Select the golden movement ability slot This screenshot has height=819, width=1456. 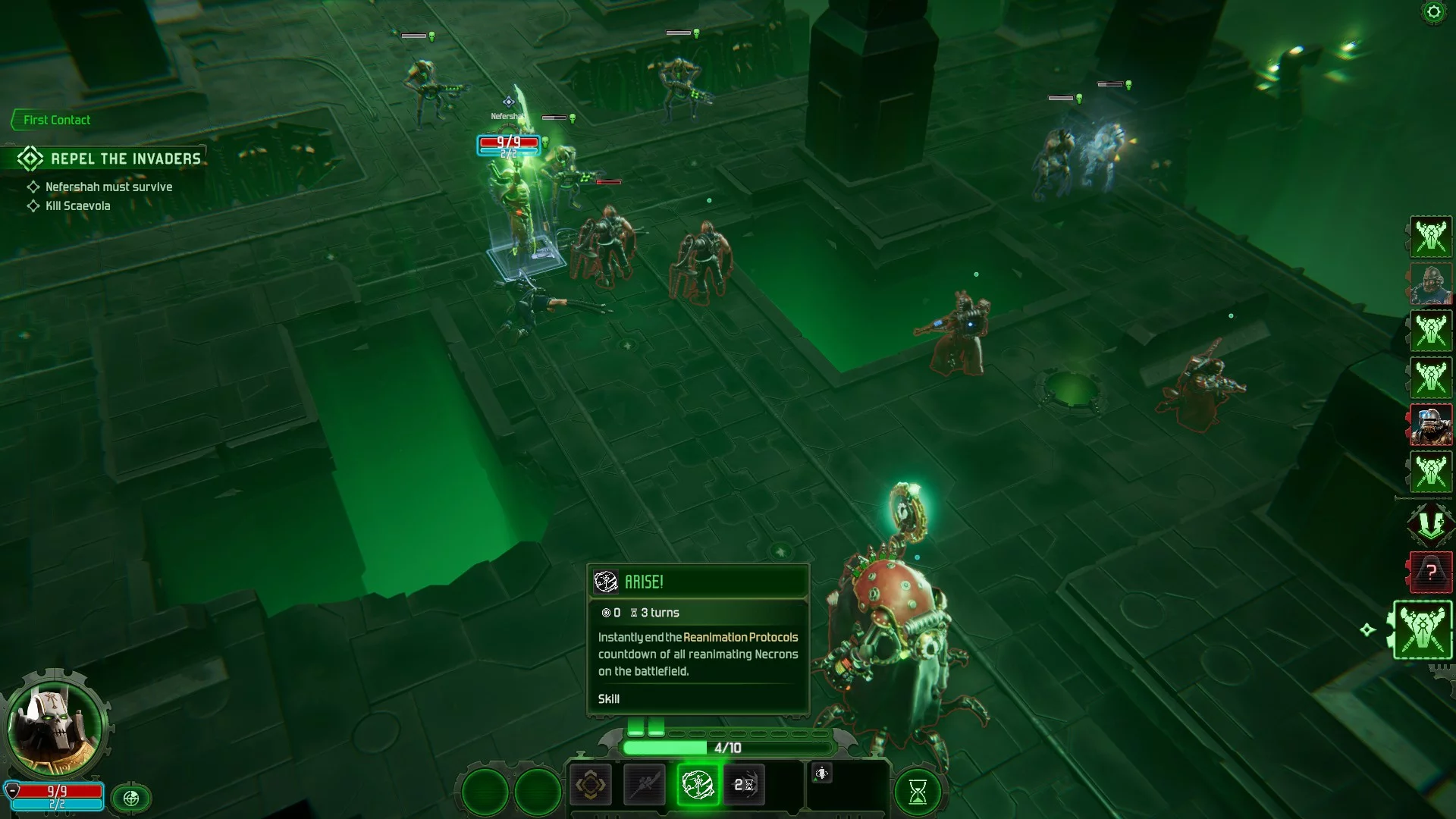(x=590, y=784)
